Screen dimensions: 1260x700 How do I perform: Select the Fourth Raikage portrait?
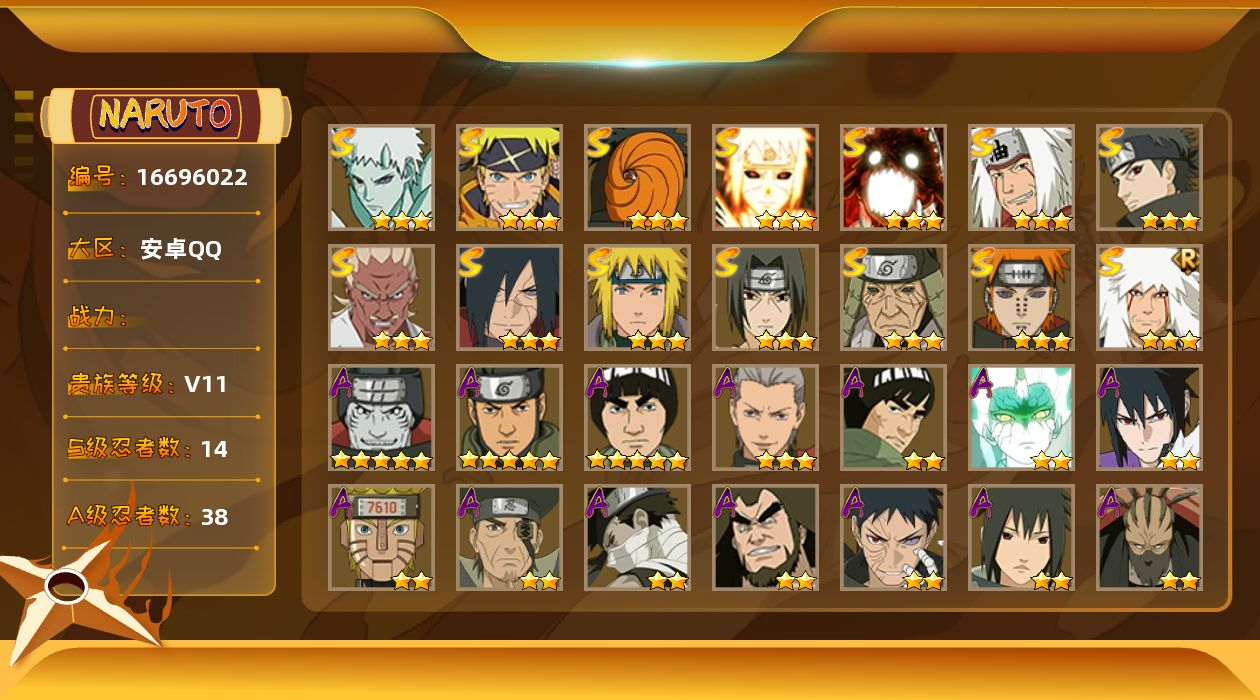tap(381, 297)
